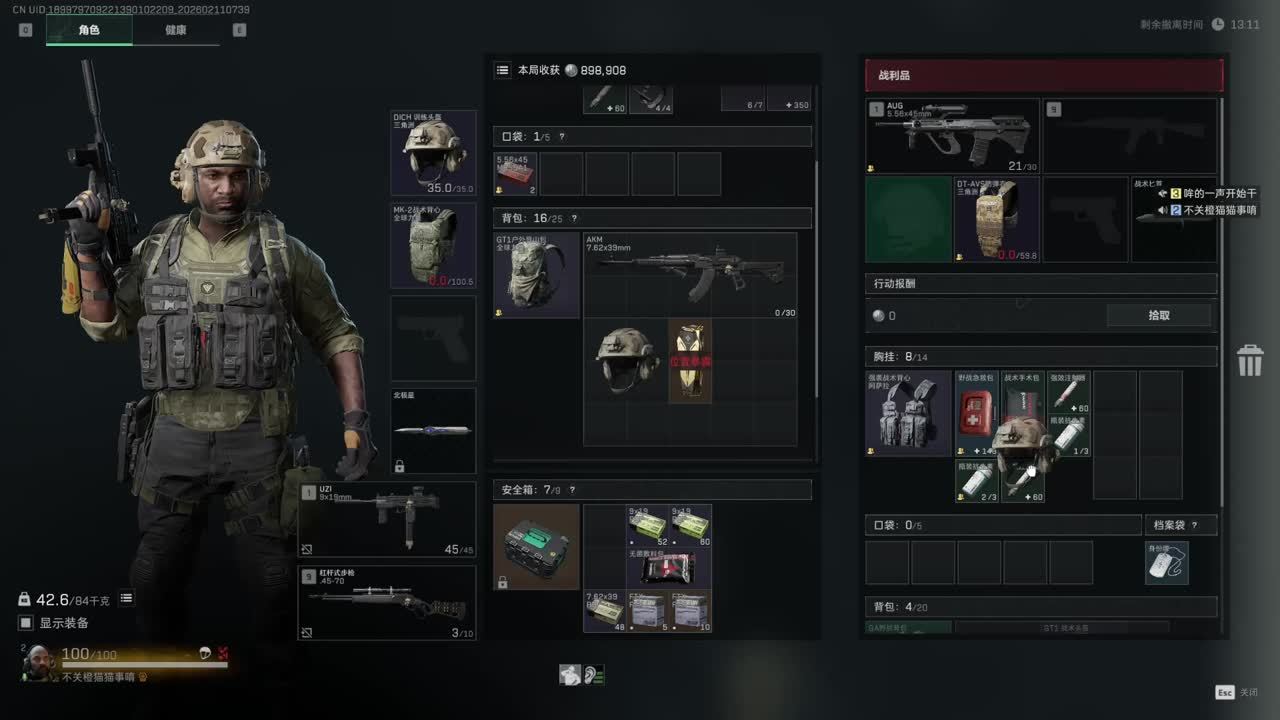This screenshot has height=720, width=1280.
Task: Select the ID card in 档案袋
Action: tap(1166, 562)
